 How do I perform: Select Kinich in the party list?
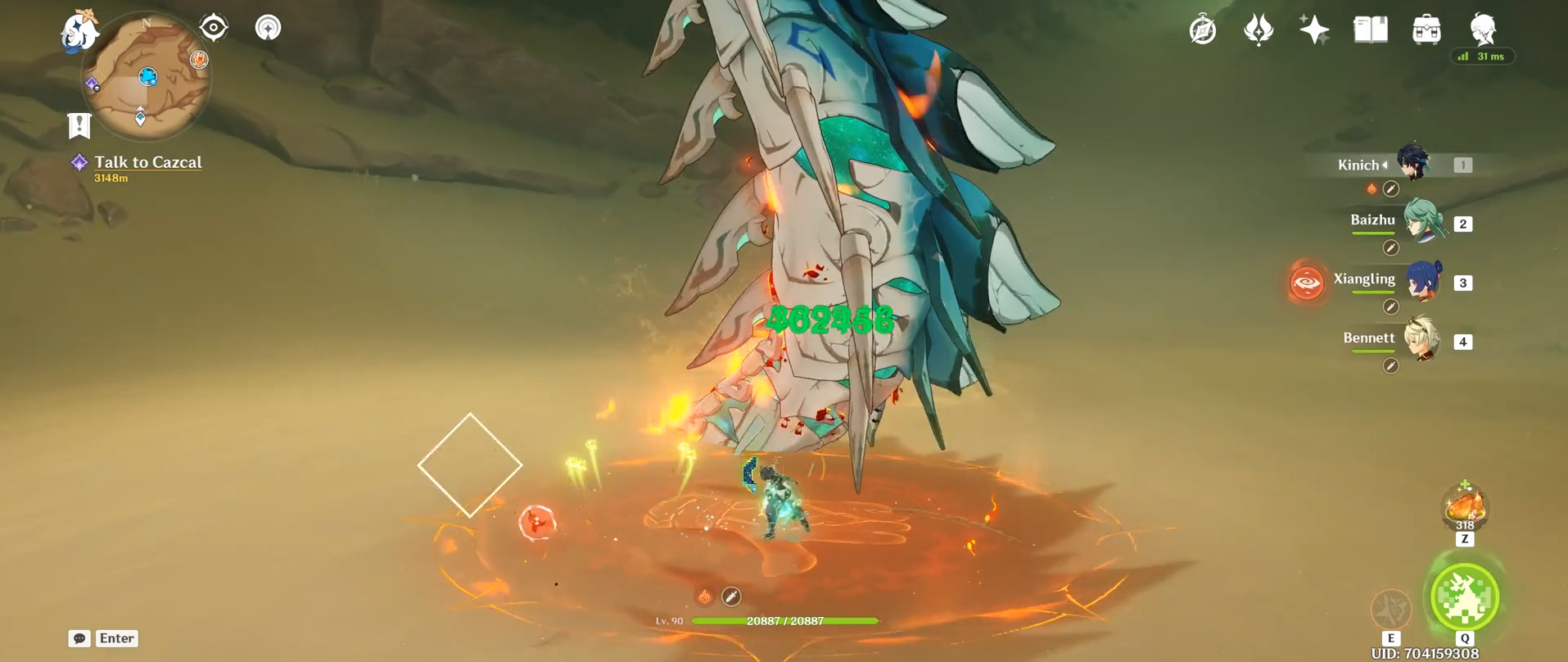click(x=1413, y=163)
